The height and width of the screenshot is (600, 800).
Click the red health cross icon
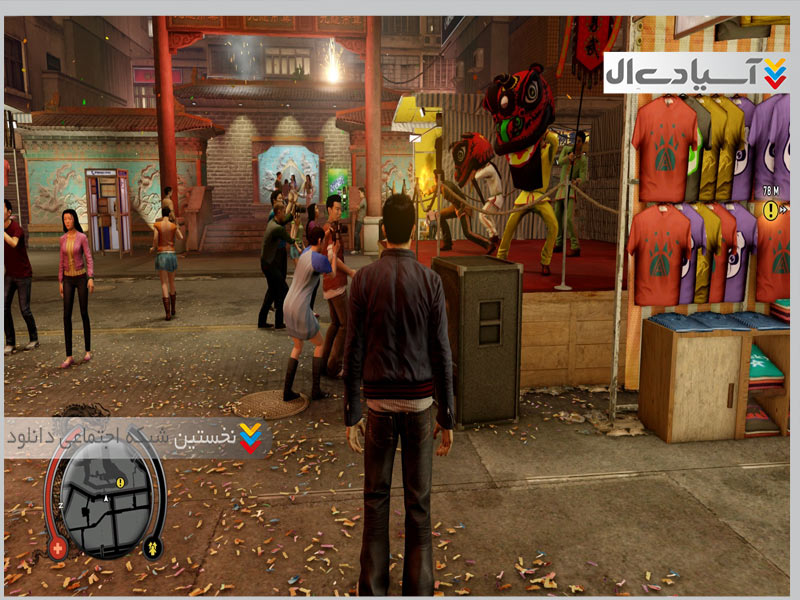tap(57, 547)
